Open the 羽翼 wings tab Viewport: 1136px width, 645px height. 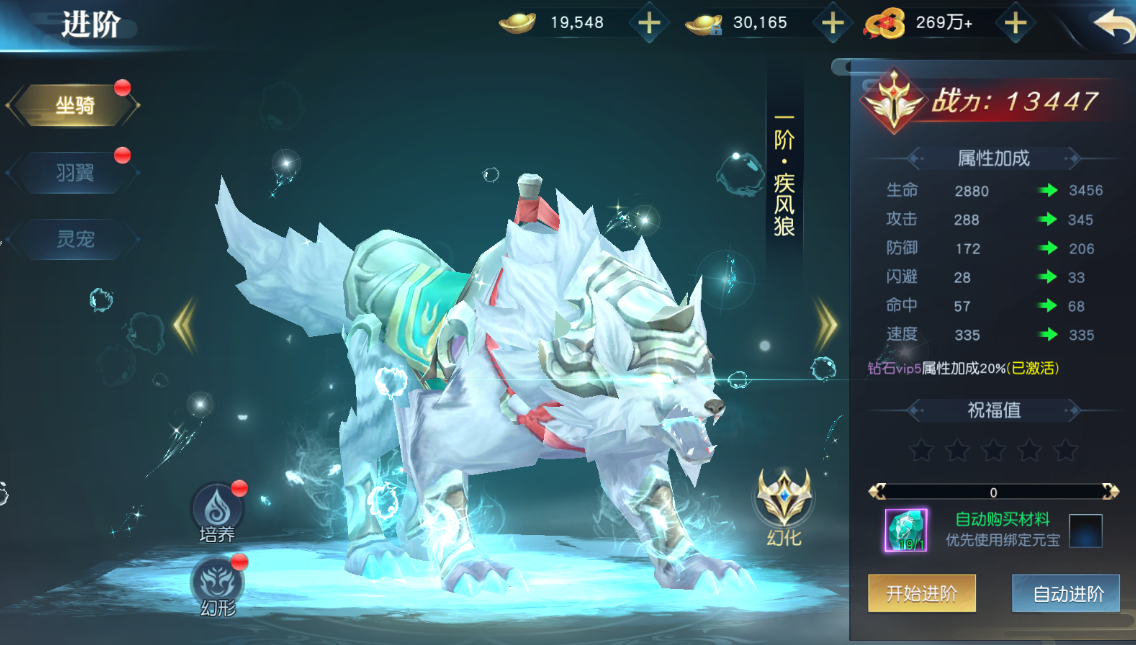74,172
